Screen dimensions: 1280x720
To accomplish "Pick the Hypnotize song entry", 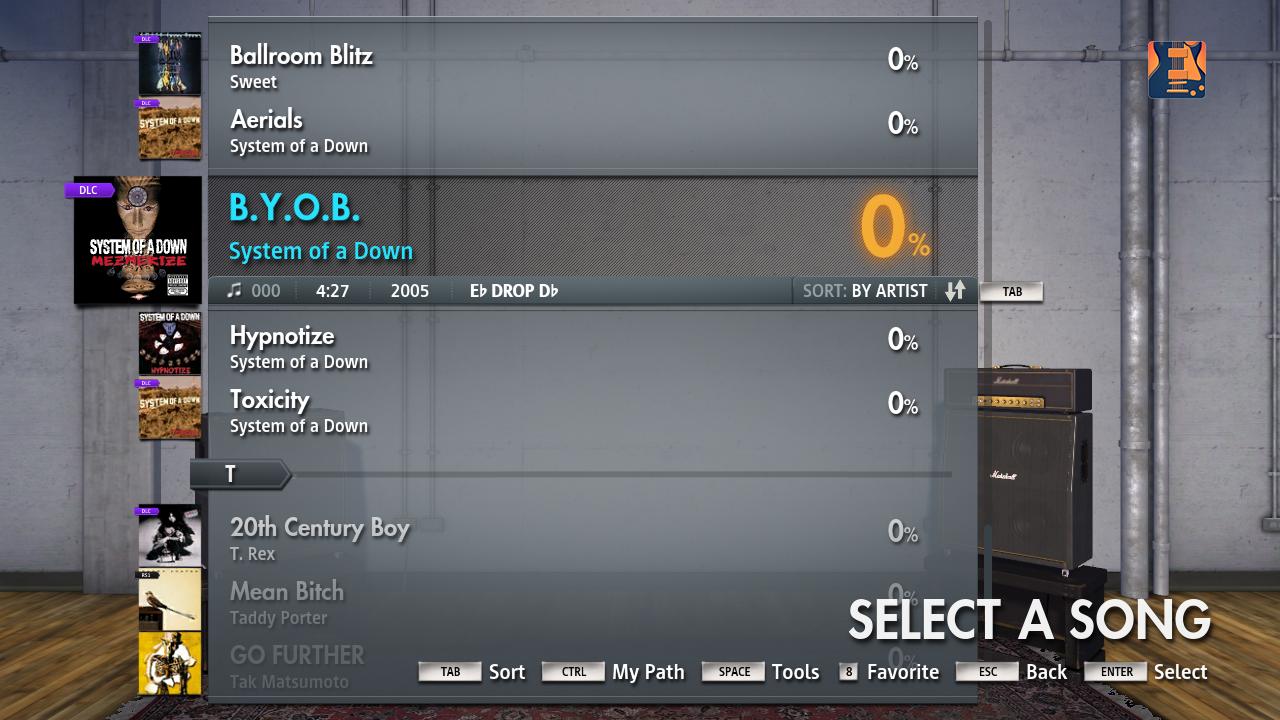I will tap(590, 346).
